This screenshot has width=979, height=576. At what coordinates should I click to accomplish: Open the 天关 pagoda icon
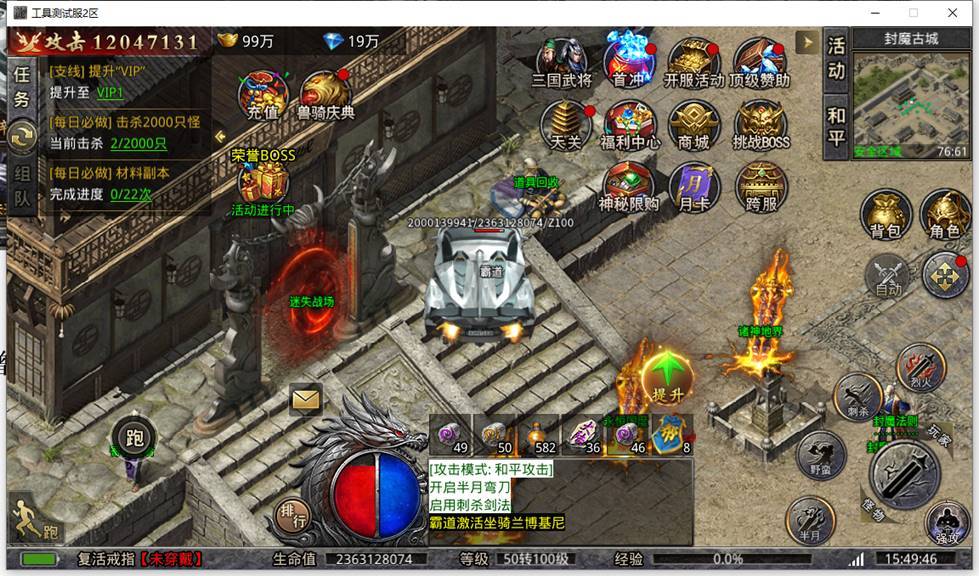pyautogui.click(x=565, y=125)
